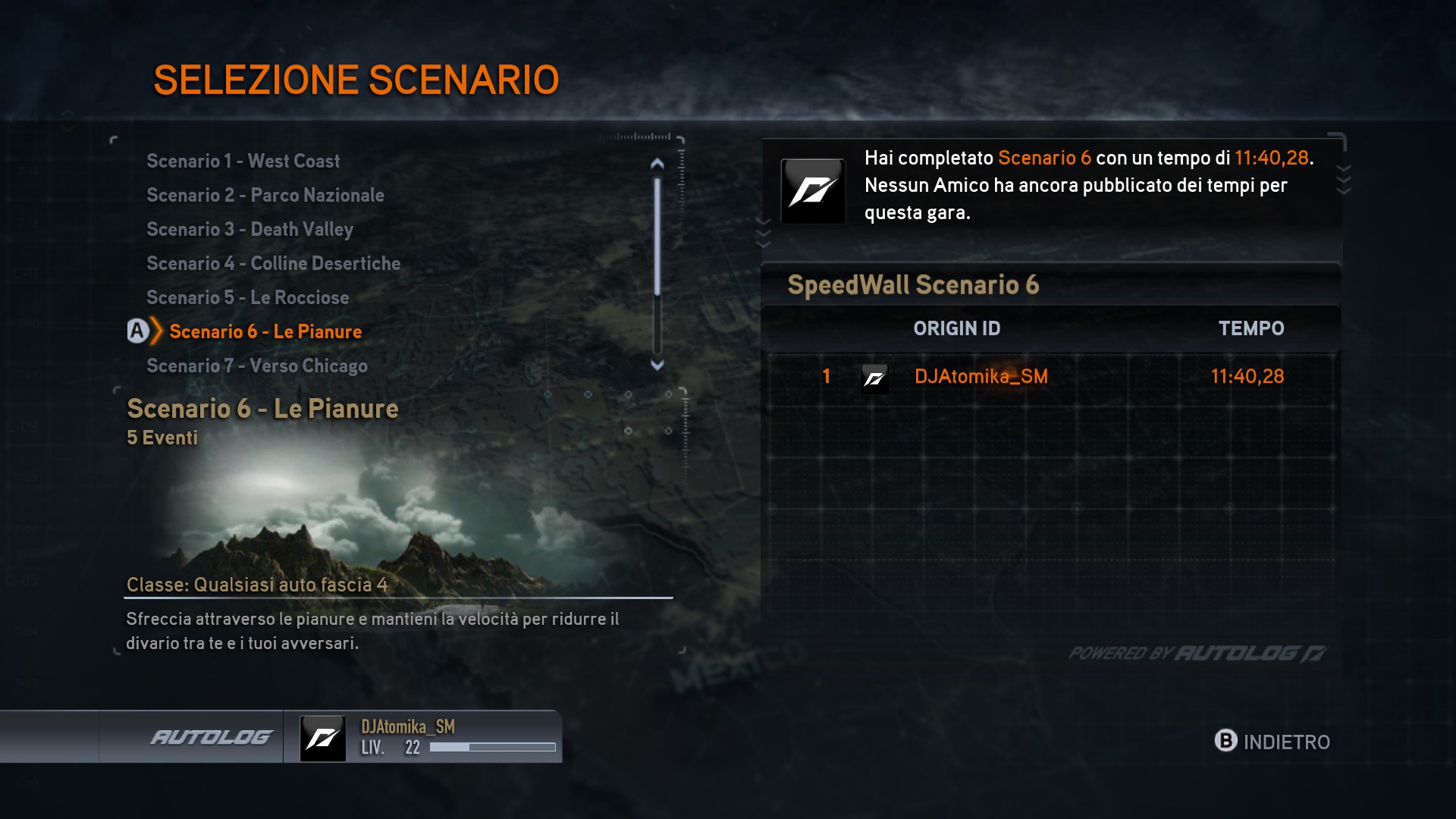
Task: Choose Scenario 7 - Verso Chicago
Action: pos(256,366)
